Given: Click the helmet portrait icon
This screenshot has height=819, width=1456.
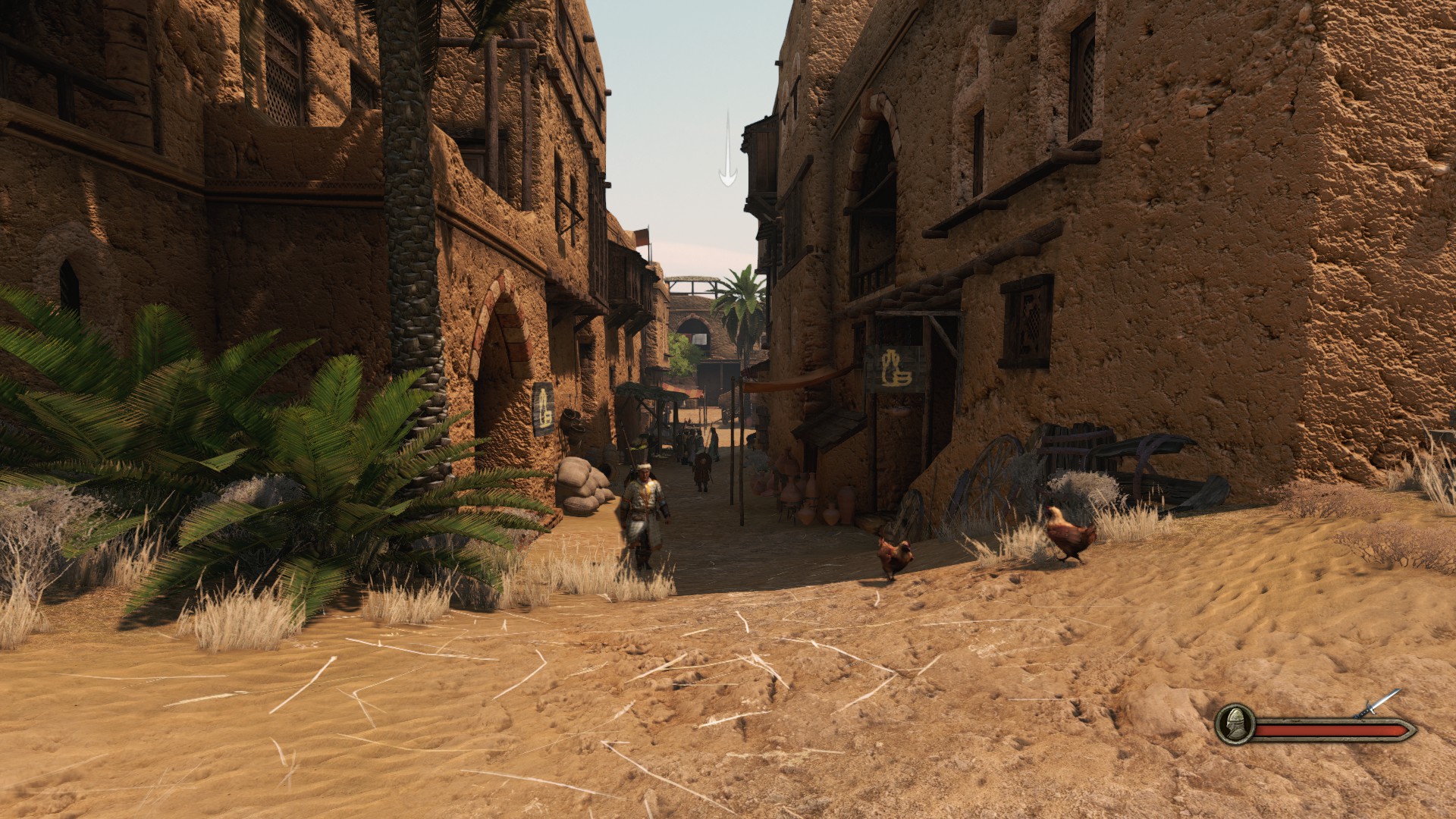Looking at the screenshot, I should coord(1234,726).
